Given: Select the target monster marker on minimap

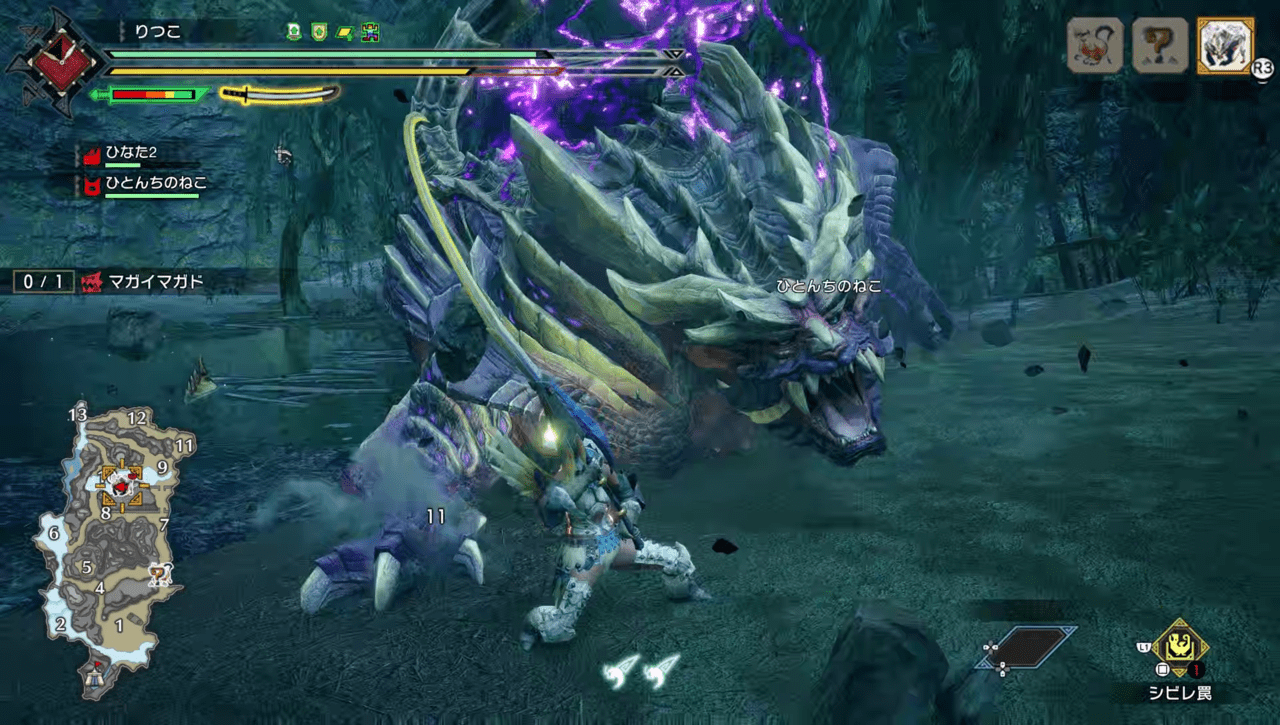Looking at the screenshot, I should pos(121,486).
